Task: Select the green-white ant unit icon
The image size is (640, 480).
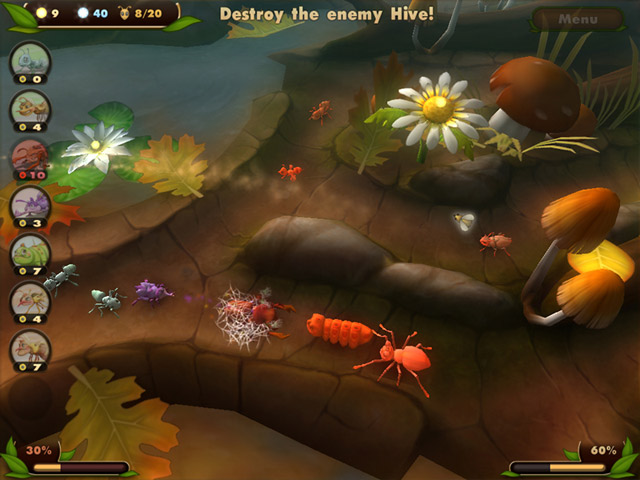Action: point(29,60)
